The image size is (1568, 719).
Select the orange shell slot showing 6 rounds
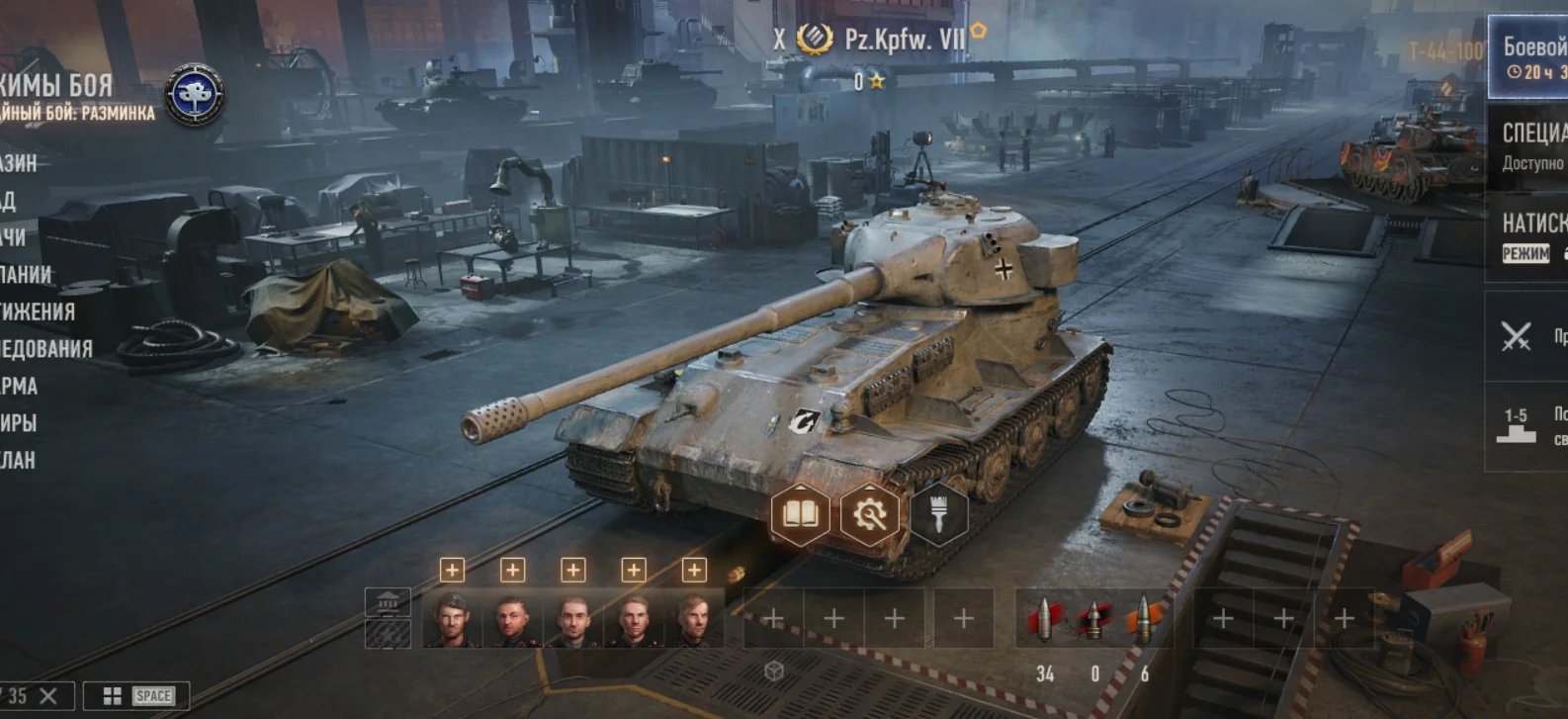click(x=1147, y=618)
